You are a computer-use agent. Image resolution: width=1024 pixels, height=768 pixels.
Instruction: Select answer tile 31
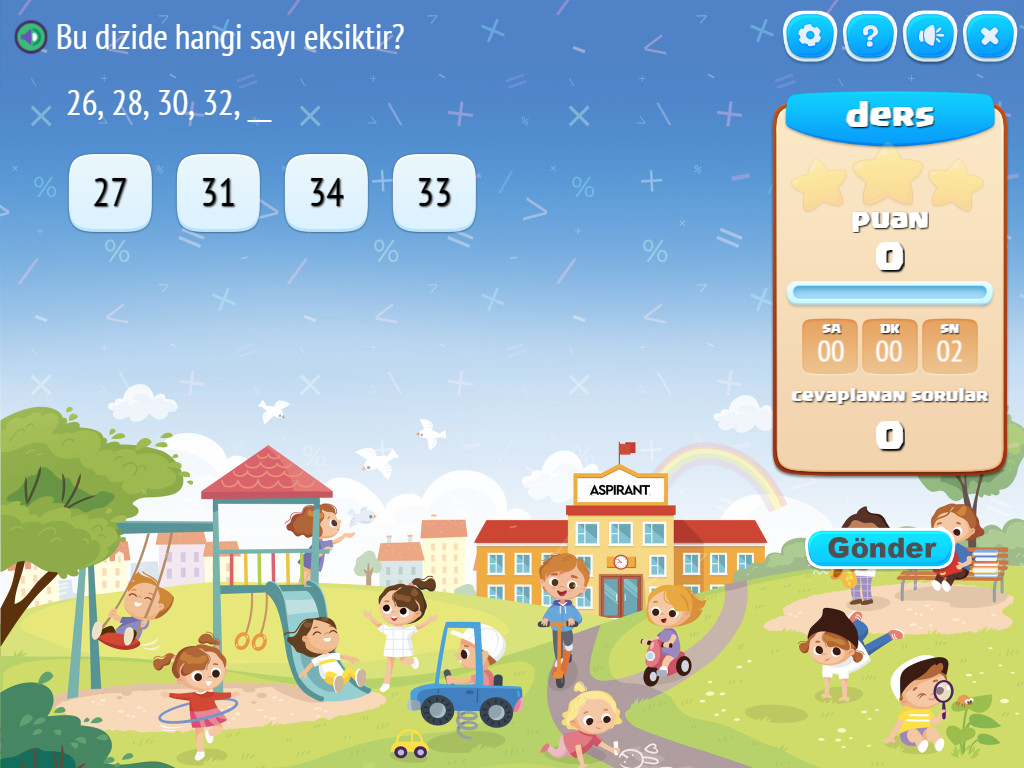218,192
